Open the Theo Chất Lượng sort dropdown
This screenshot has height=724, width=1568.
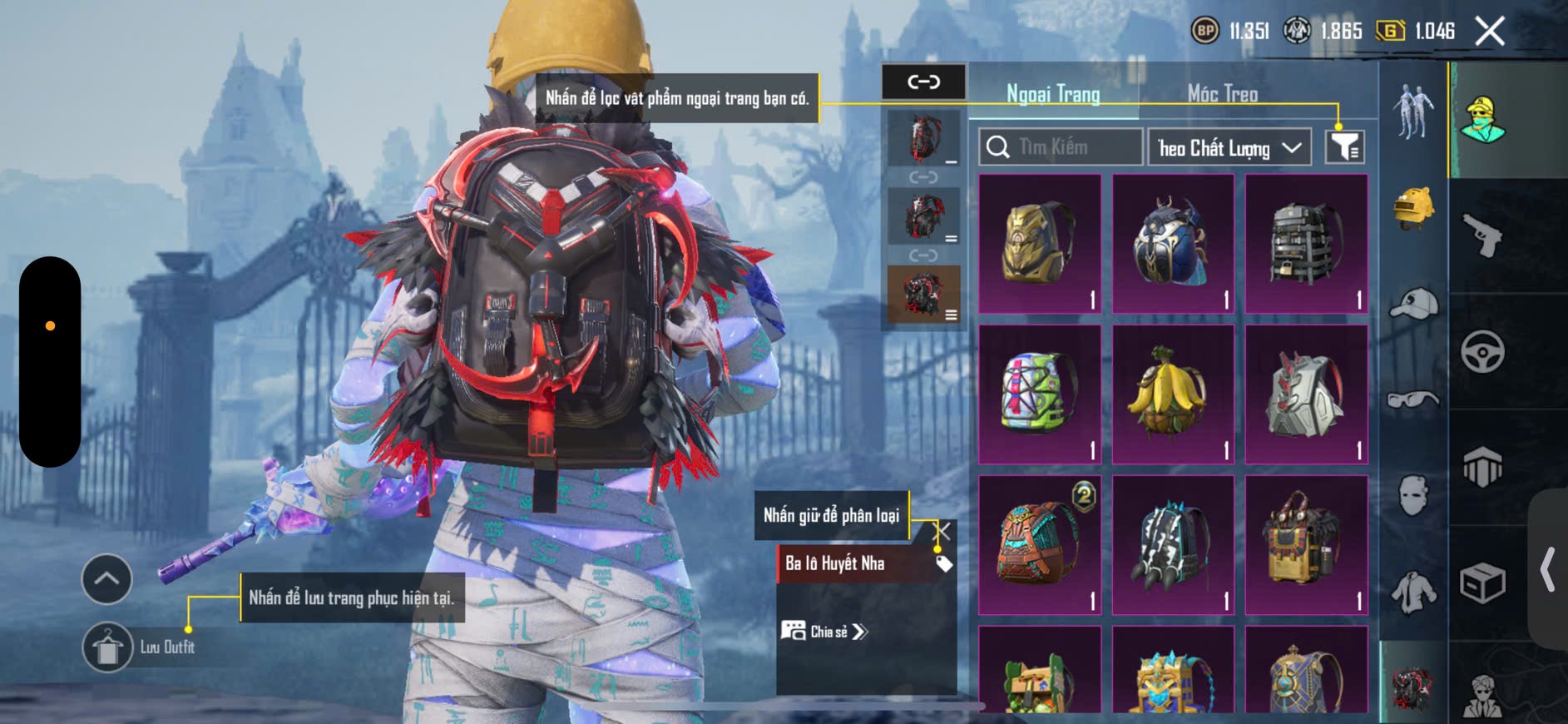(x=1229, y=148)
